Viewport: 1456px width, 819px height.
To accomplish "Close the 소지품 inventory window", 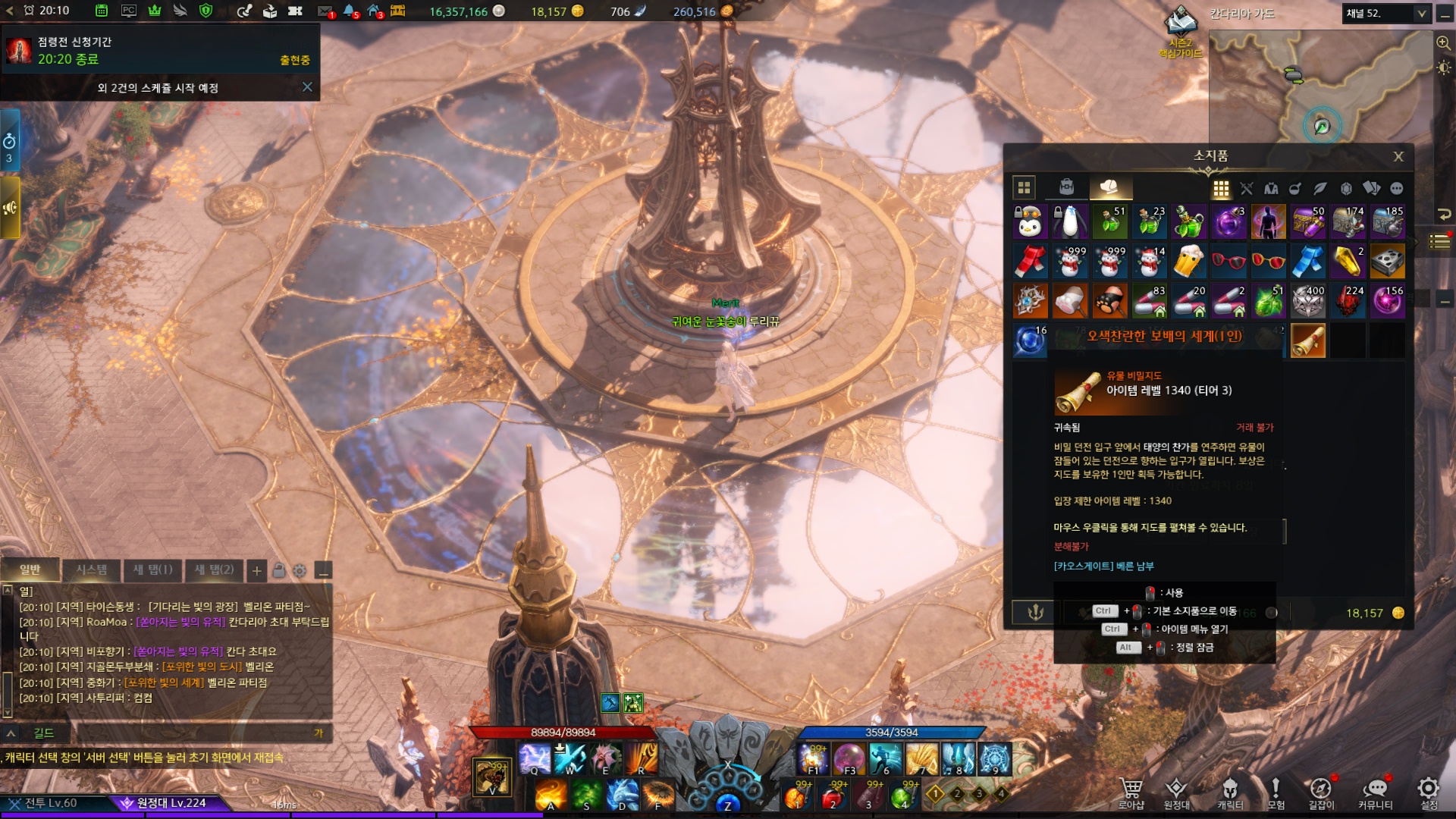I will coord(1398,157).
